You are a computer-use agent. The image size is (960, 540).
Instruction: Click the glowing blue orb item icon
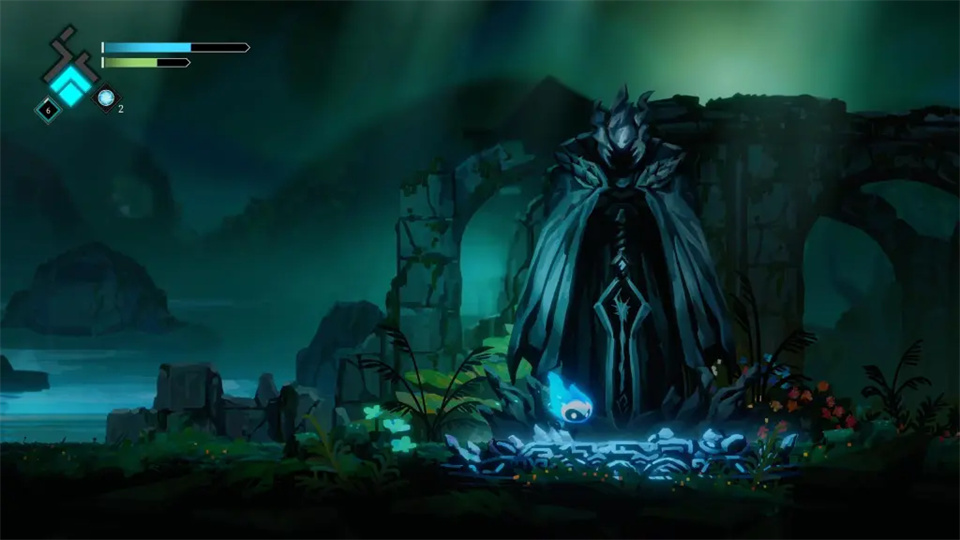tap(106, 98)
